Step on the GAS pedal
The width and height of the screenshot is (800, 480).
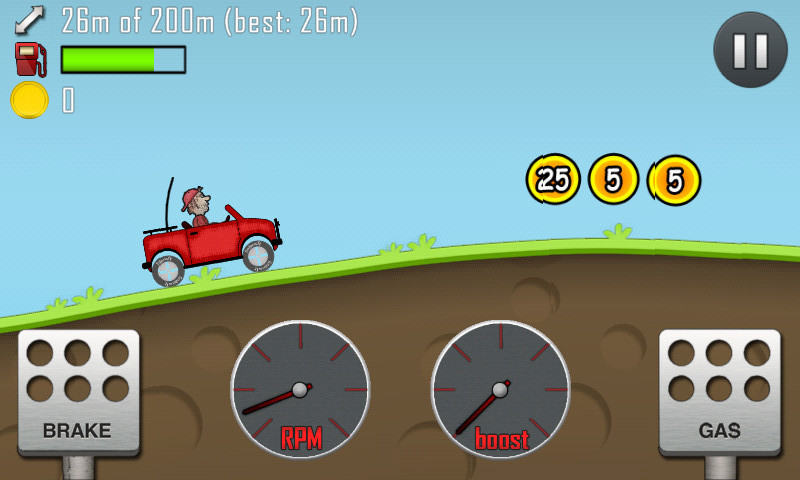click(x=719, y=392)
